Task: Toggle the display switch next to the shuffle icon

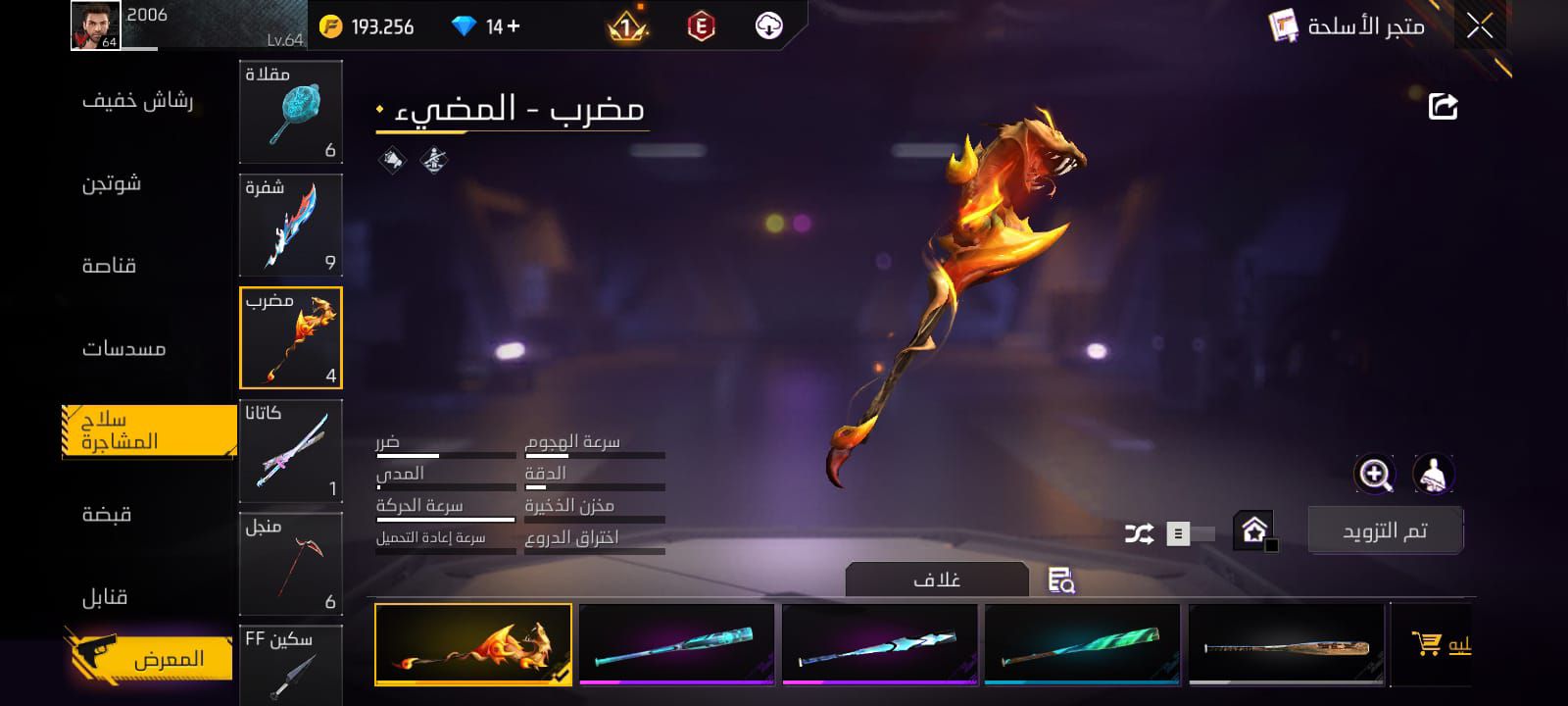Action: point(1189,534)
